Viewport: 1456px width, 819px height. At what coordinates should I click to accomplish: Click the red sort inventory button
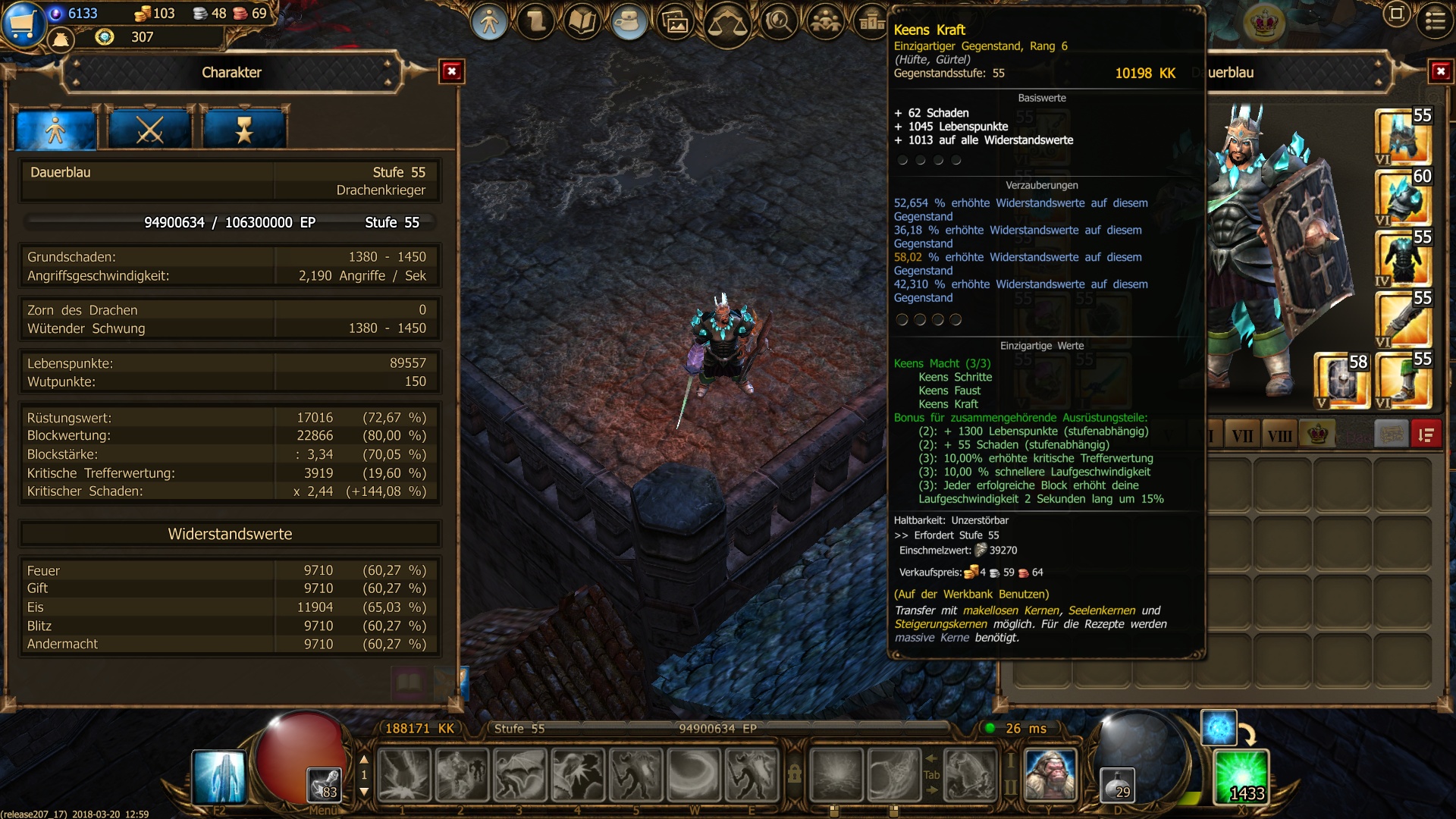pos(1426,435)
